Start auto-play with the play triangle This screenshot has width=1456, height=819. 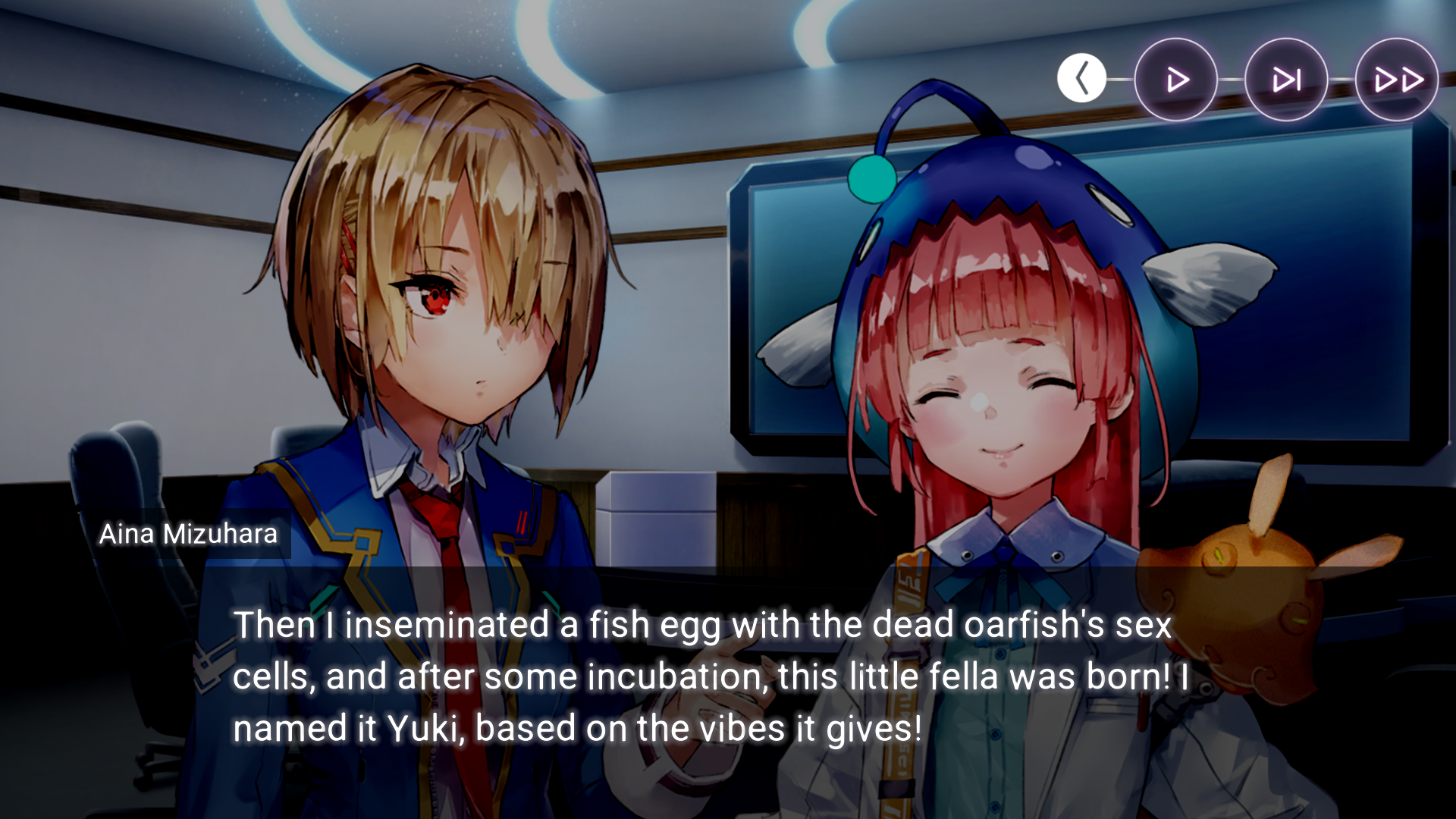(x=1176, y=80)
